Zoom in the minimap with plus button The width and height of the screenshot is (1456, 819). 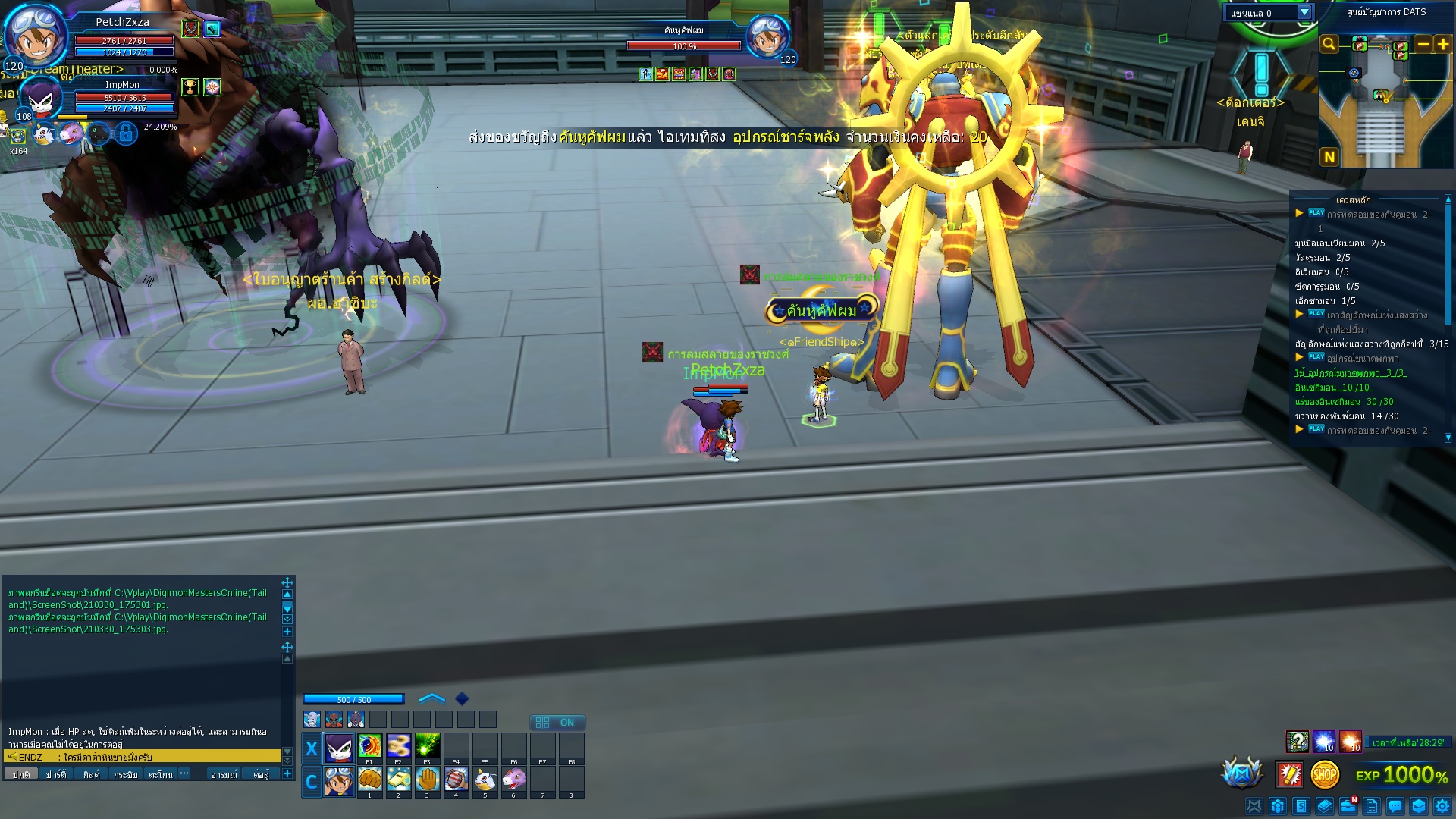tap(1443, 44)
